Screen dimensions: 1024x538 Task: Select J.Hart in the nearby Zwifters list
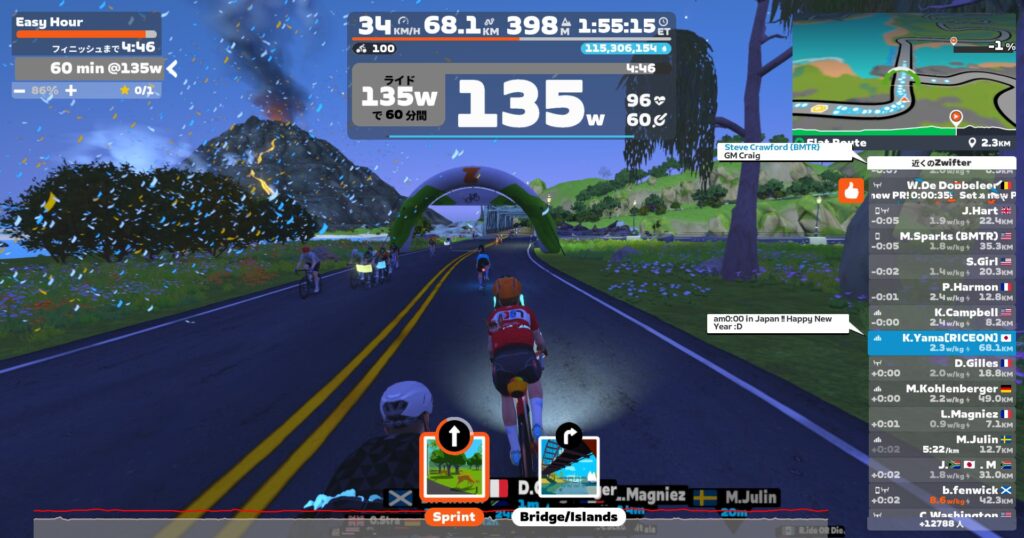(x=940, y=216)
